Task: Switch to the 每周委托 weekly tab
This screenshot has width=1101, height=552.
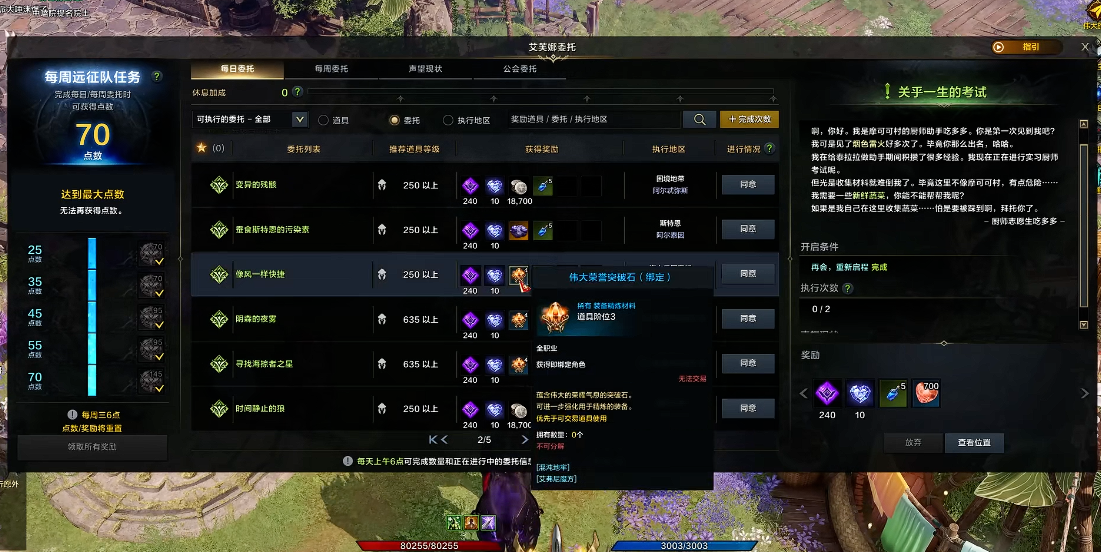Action: point(330,69)
